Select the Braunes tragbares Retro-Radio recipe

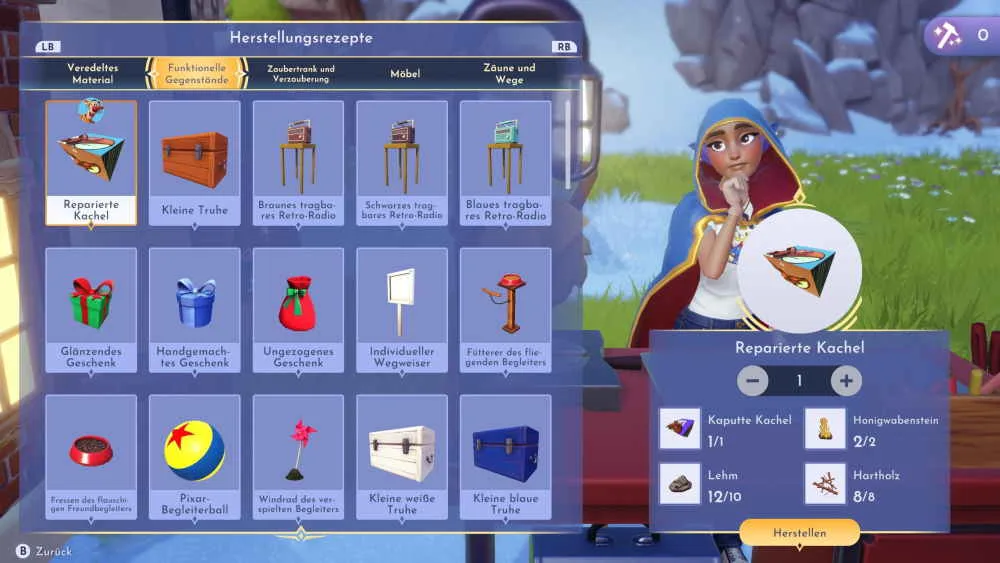pos(298,163)
